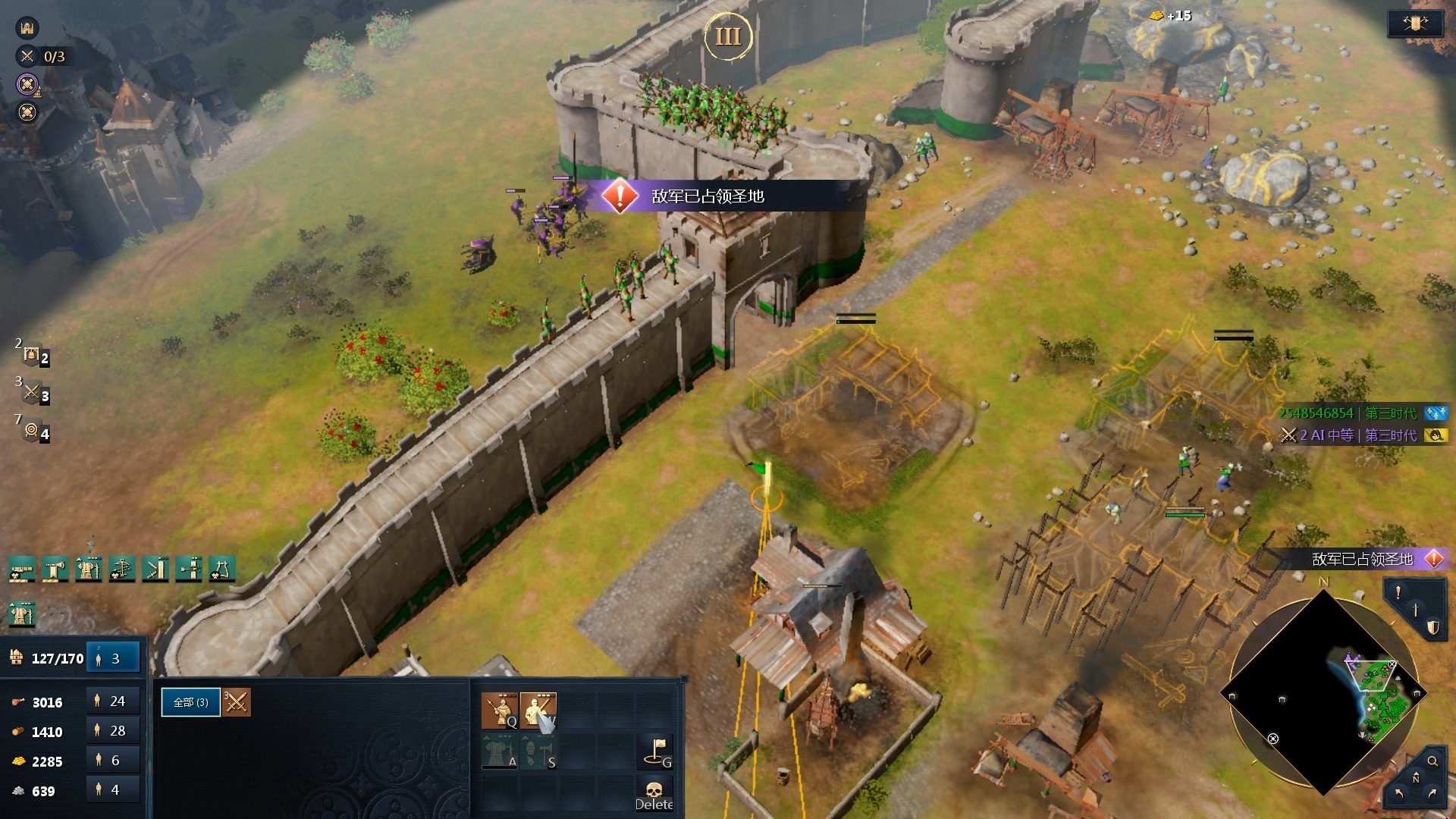Select the three idle villagers

tap(113, 658)
